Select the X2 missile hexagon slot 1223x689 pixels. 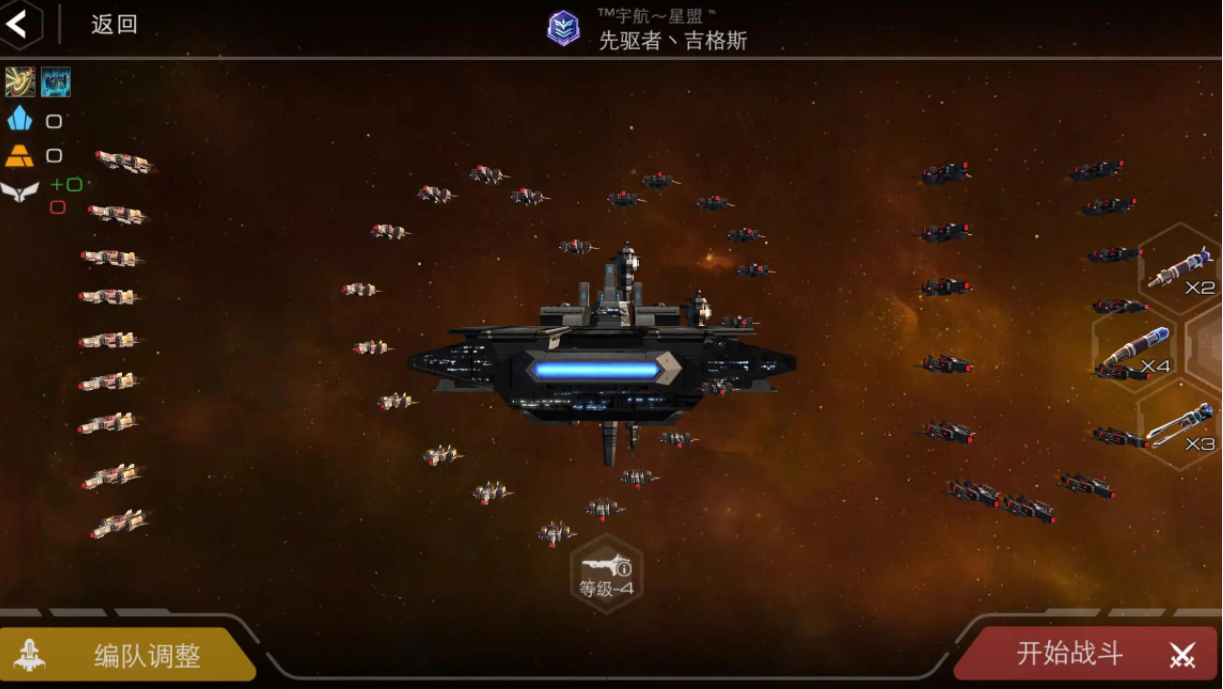point(1182,269)
